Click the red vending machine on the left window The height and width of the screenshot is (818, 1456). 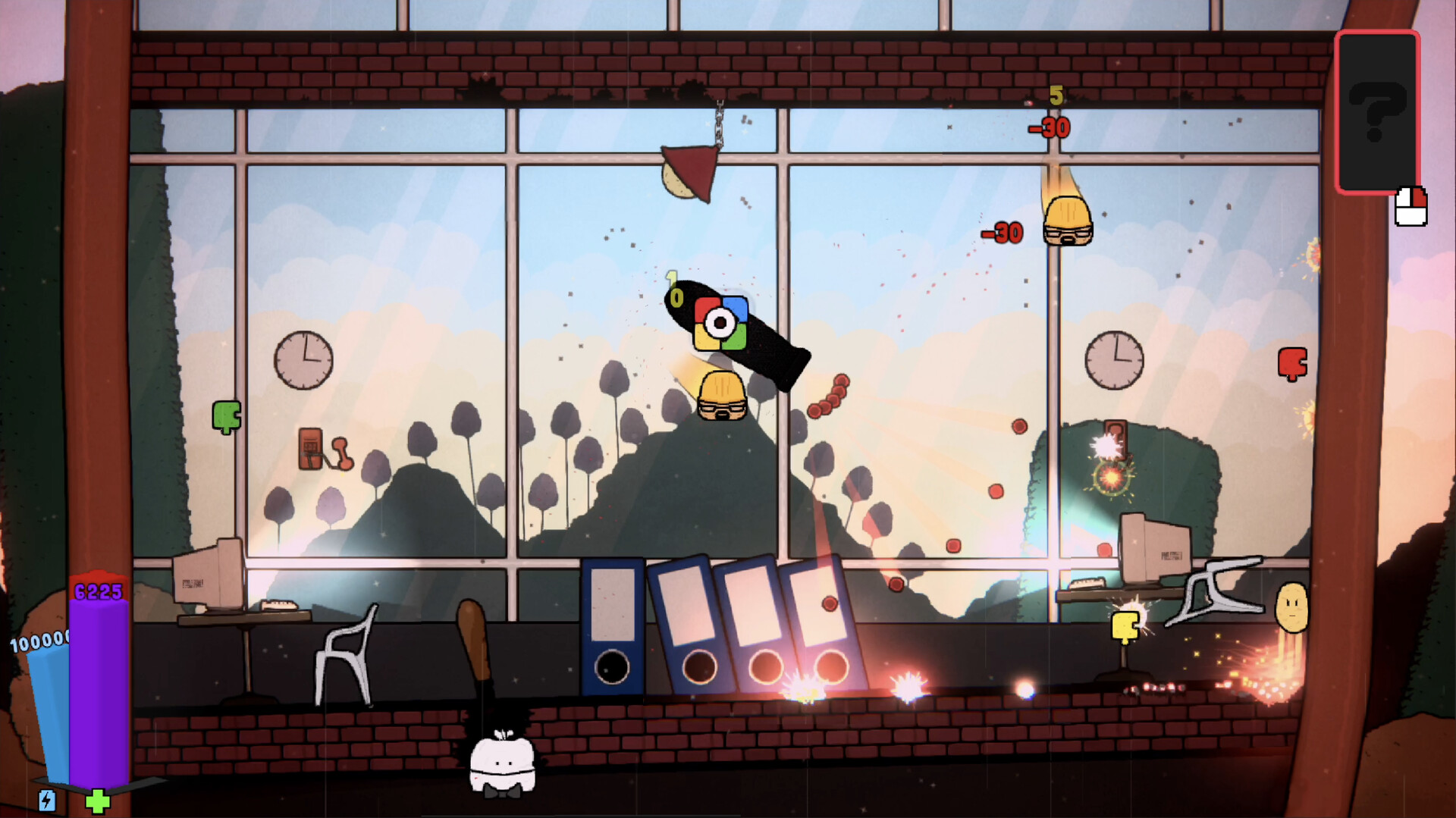pyautogui.click(x=312, y=448)
